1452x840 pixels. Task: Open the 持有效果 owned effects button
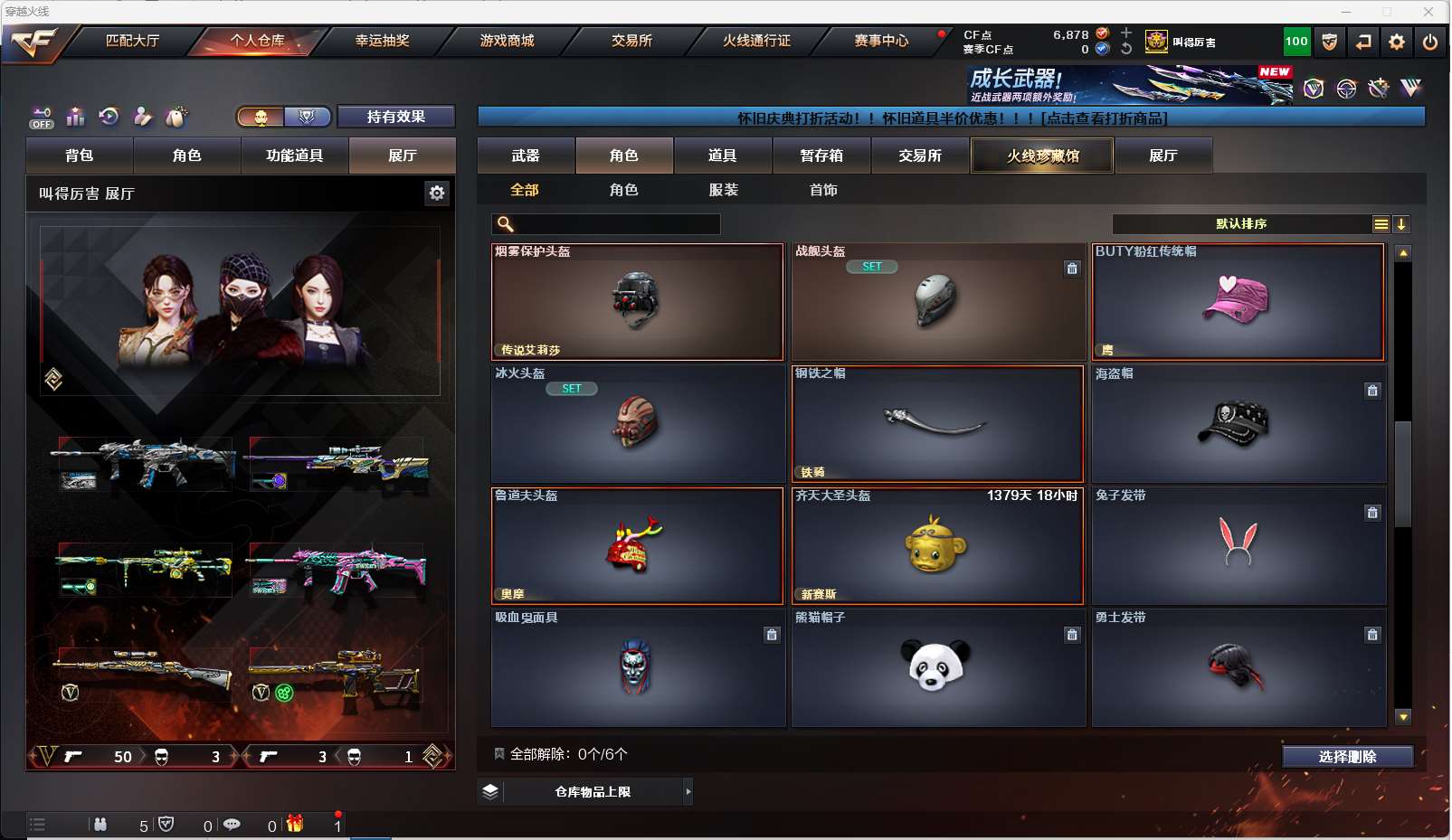(x=395, y=117)
